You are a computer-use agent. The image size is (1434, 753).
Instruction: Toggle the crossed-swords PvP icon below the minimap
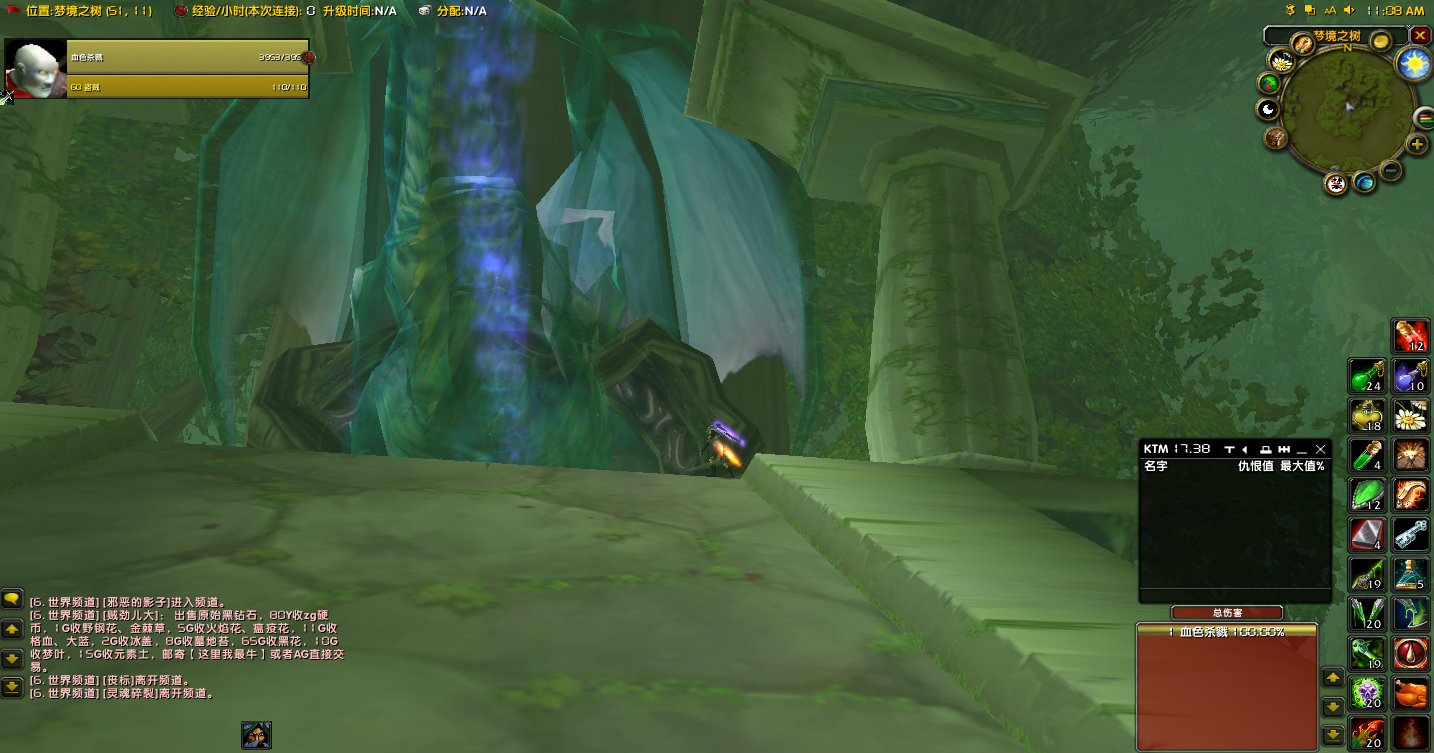click(x=1337, y=184)
